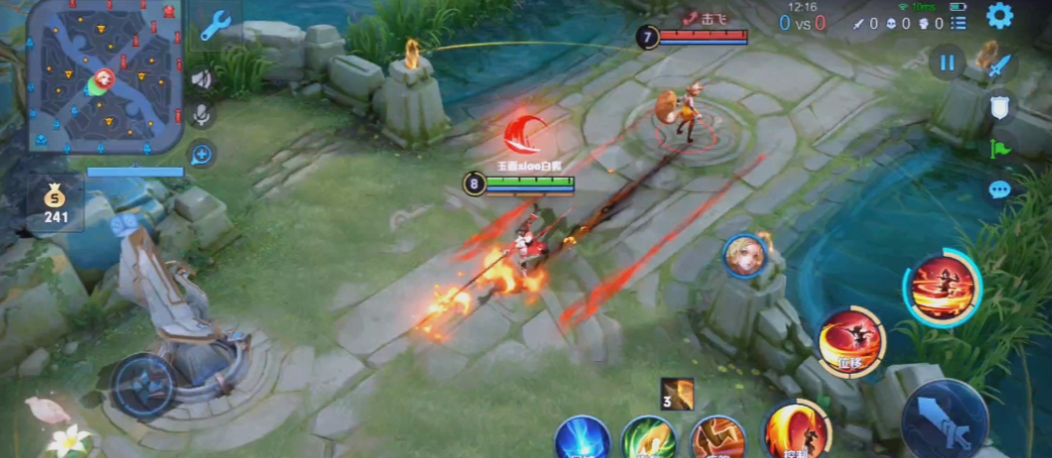Viewport: 1052px width, 458px height.
Task: Open the quick message plus bubble
Action: click(x=203, y=154)
